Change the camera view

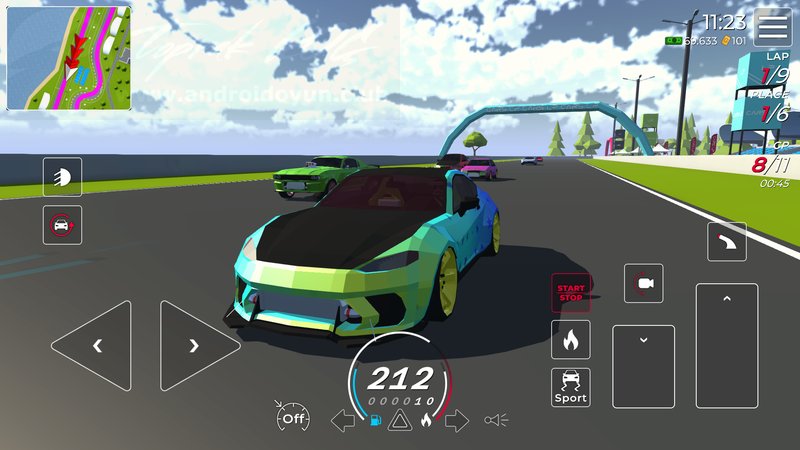pos(643,284)
